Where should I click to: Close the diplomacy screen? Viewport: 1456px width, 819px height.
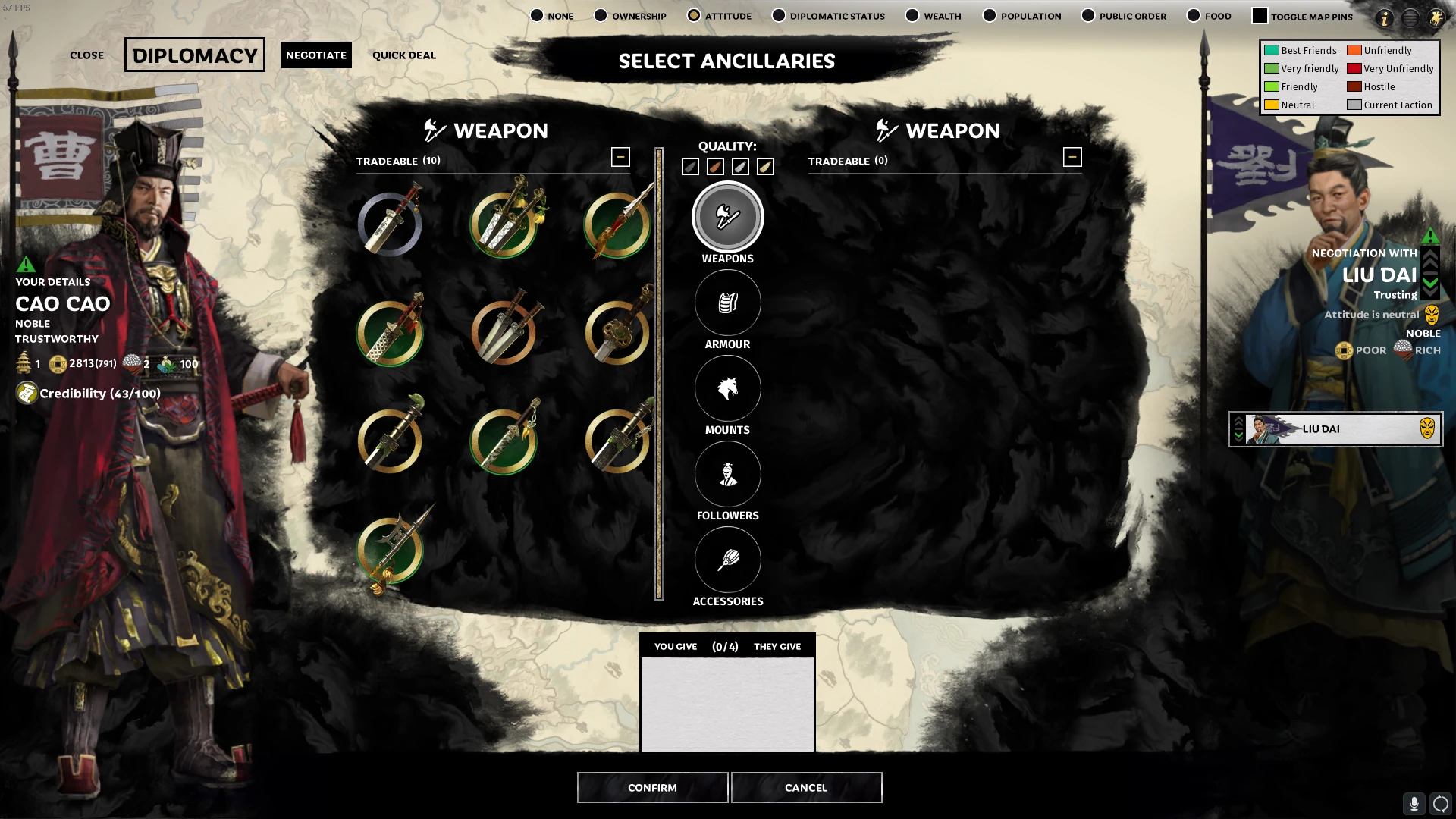point(86,55)
